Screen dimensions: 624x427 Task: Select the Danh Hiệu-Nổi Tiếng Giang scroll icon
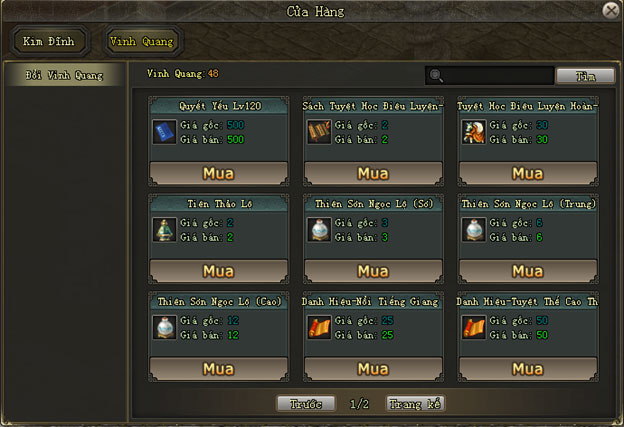click(x=320, y=327)
